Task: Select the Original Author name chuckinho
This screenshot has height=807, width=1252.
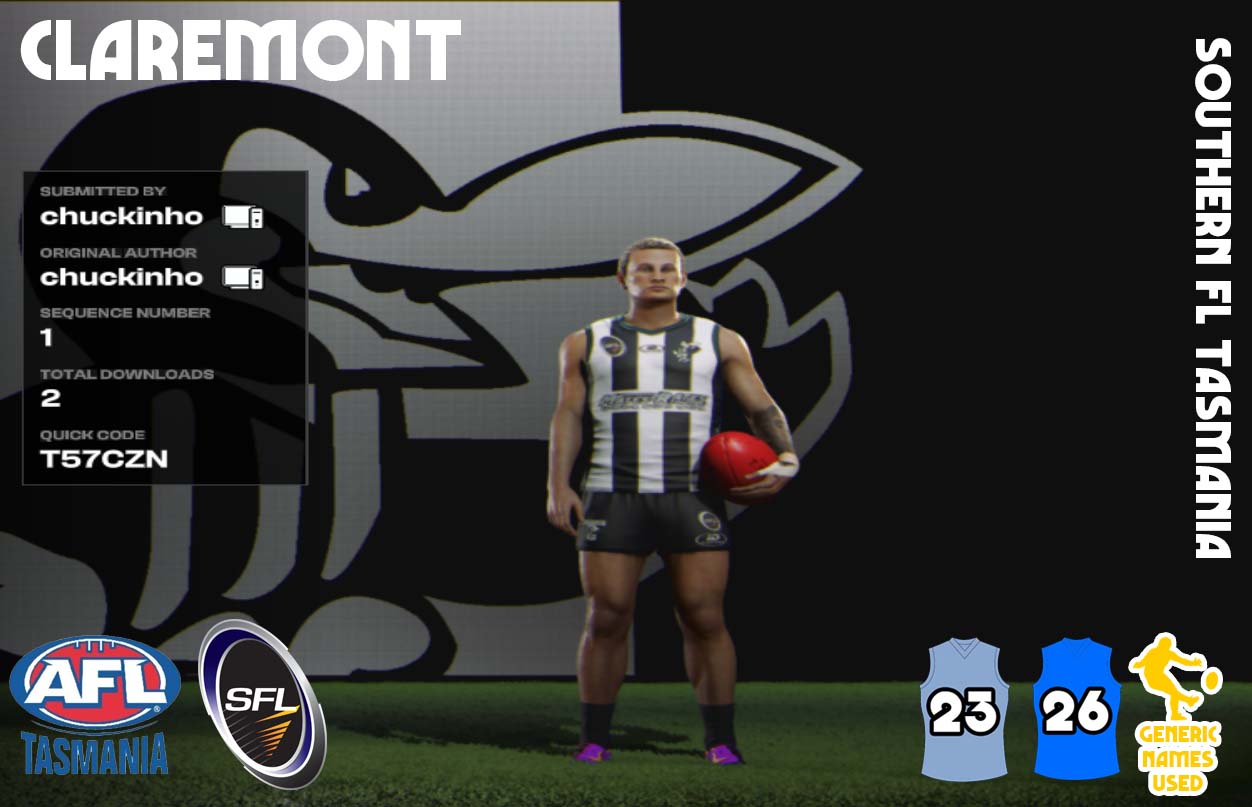Action: pyautogui.click(x=121, y=277)
